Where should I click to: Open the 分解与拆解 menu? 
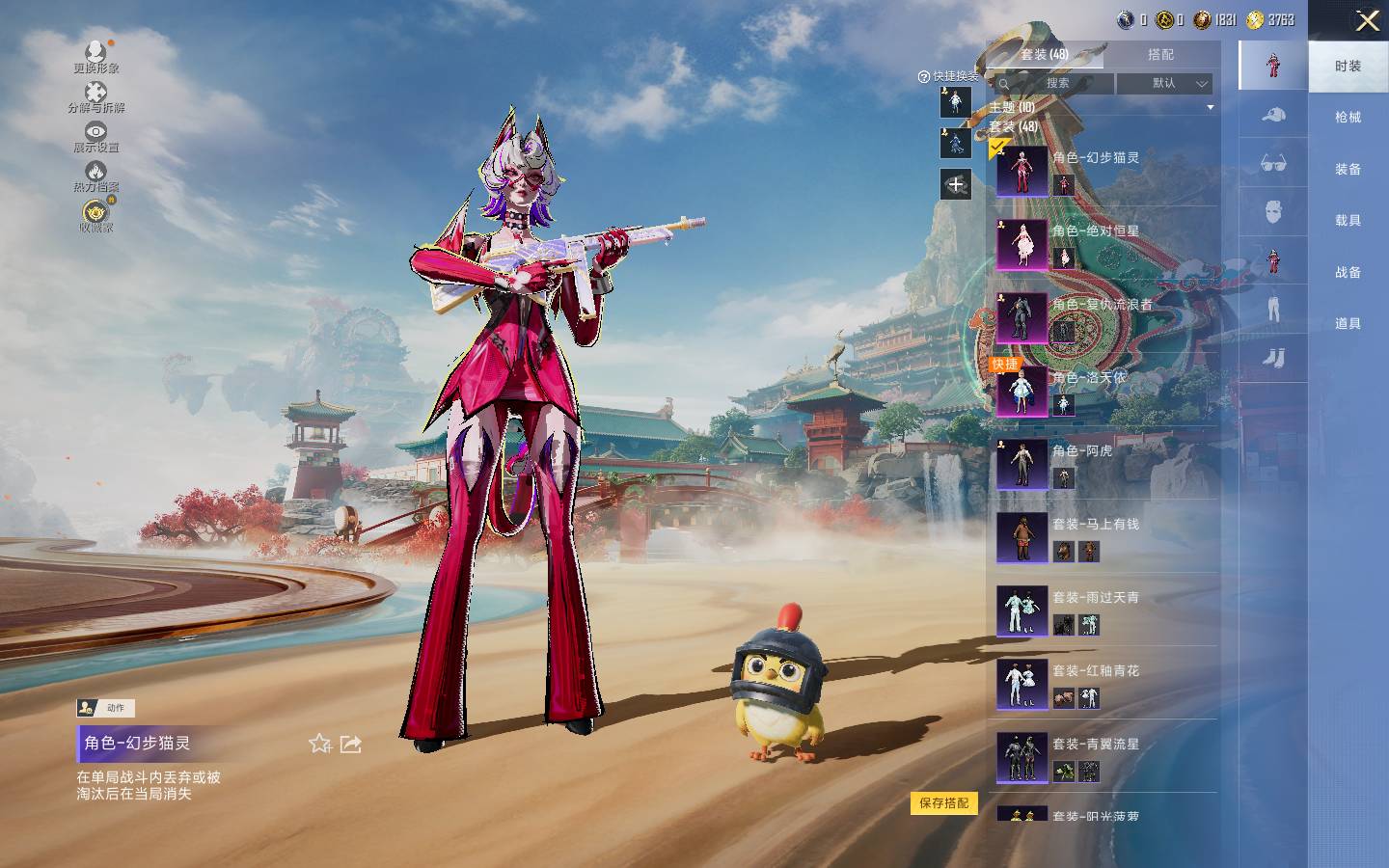95,96
